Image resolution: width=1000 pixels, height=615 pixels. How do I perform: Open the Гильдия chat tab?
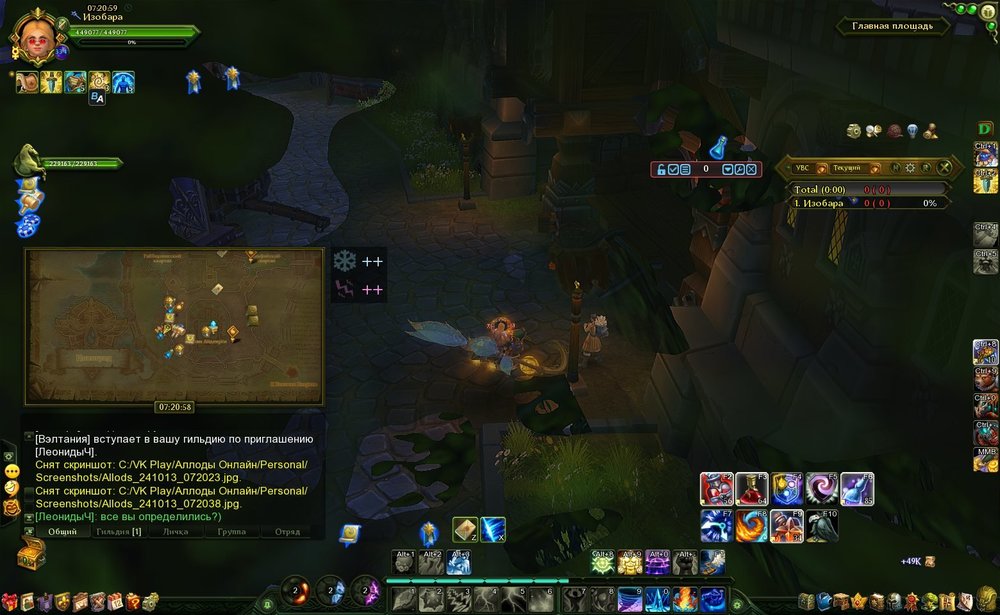(x=119, y=531)
